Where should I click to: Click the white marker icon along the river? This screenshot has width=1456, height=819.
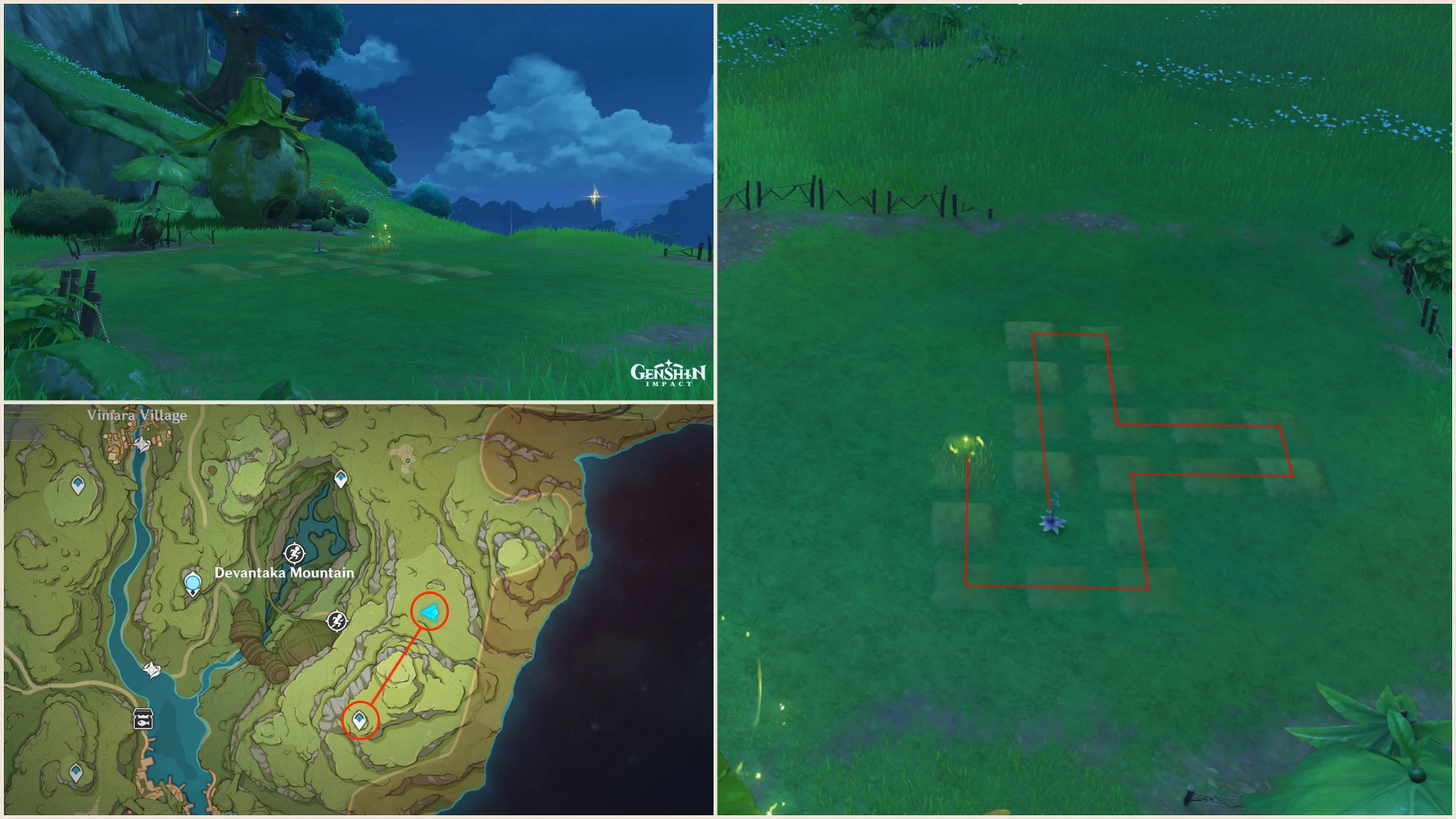click(152, 669)
